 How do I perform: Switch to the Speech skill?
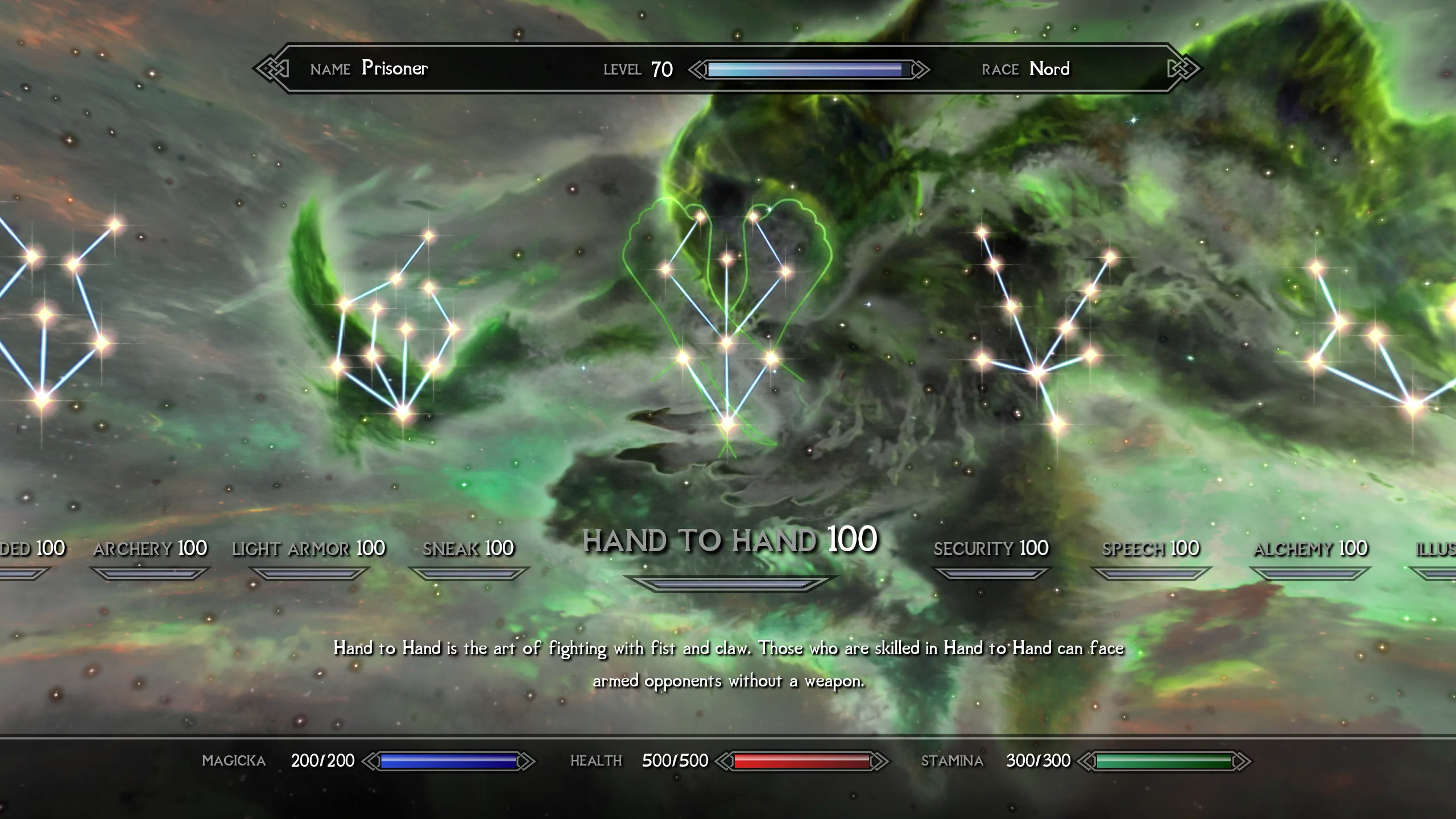click(x=1150, y=549)
